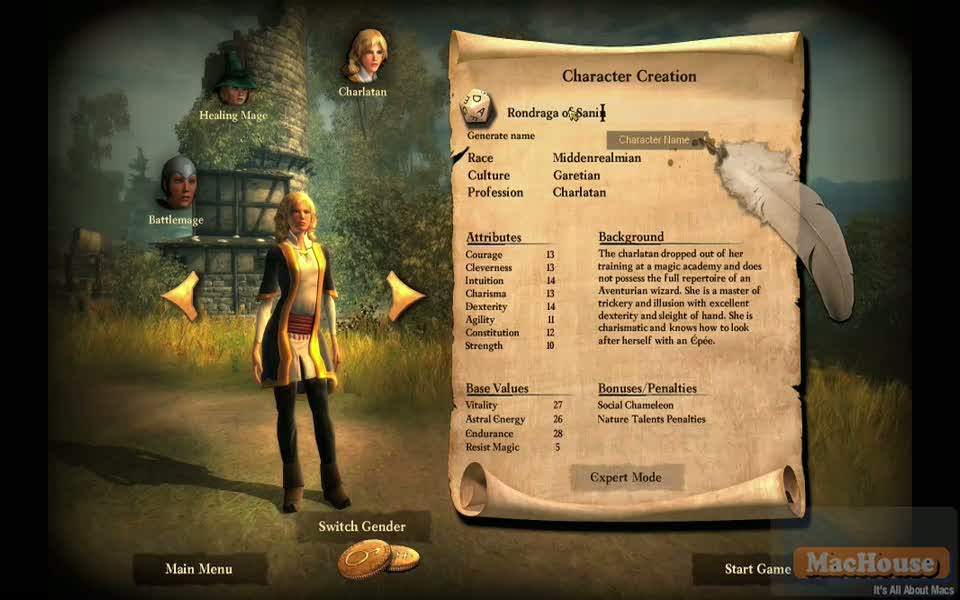Start Game with this character
The height and width of the screenshot is (600, 960).
point(757,569)
